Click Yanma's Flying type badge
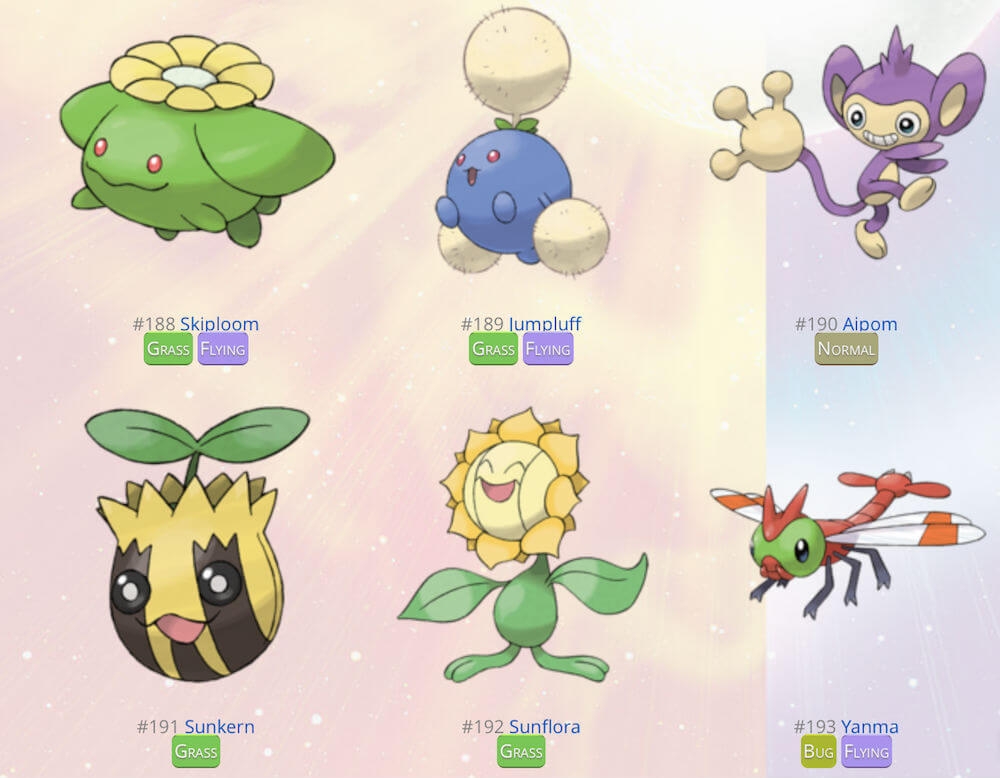This screenshot has width=1000, height=778. (867, 751)
